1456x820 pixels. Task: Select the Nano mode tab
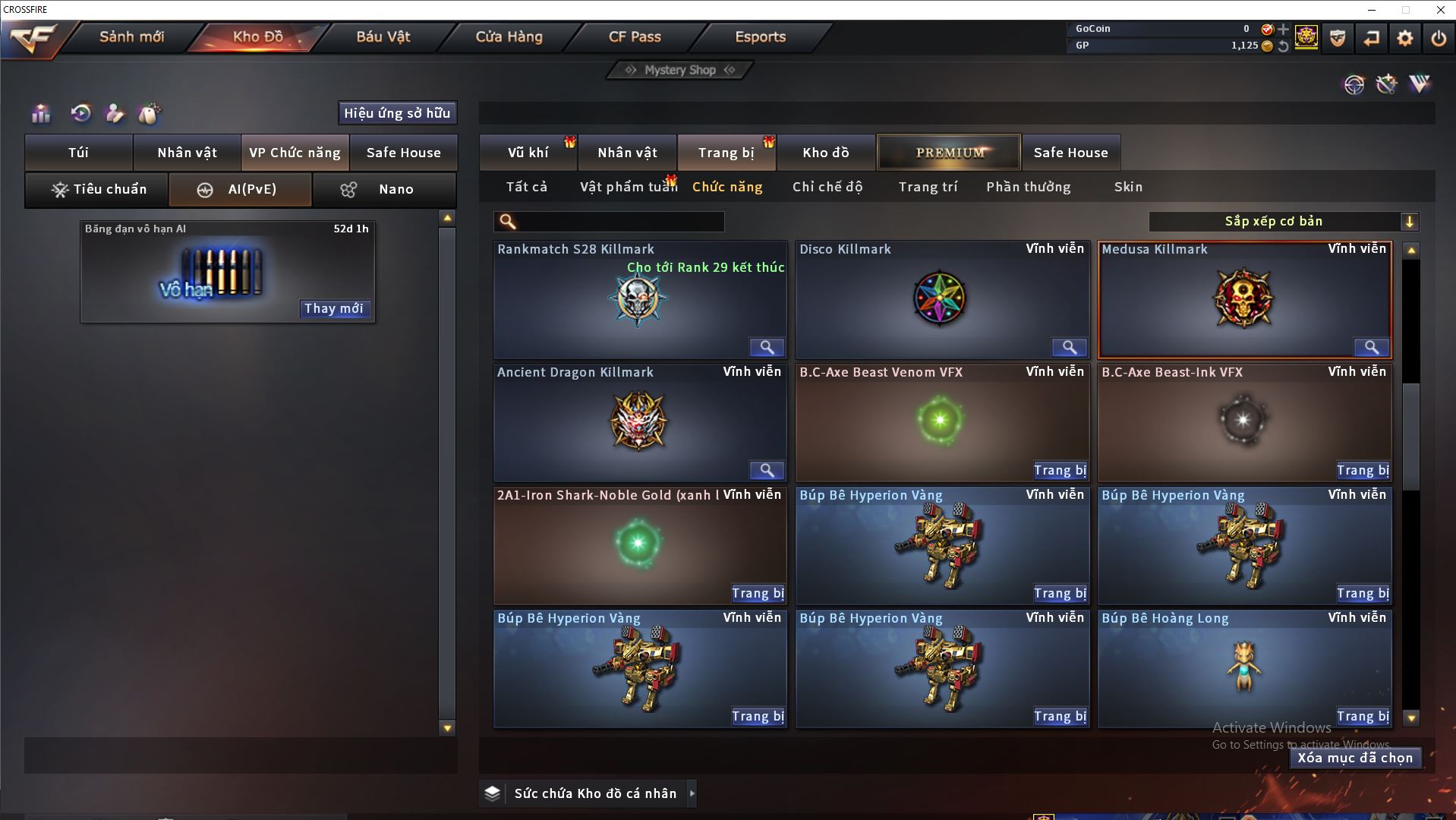(x=384, y=189)
